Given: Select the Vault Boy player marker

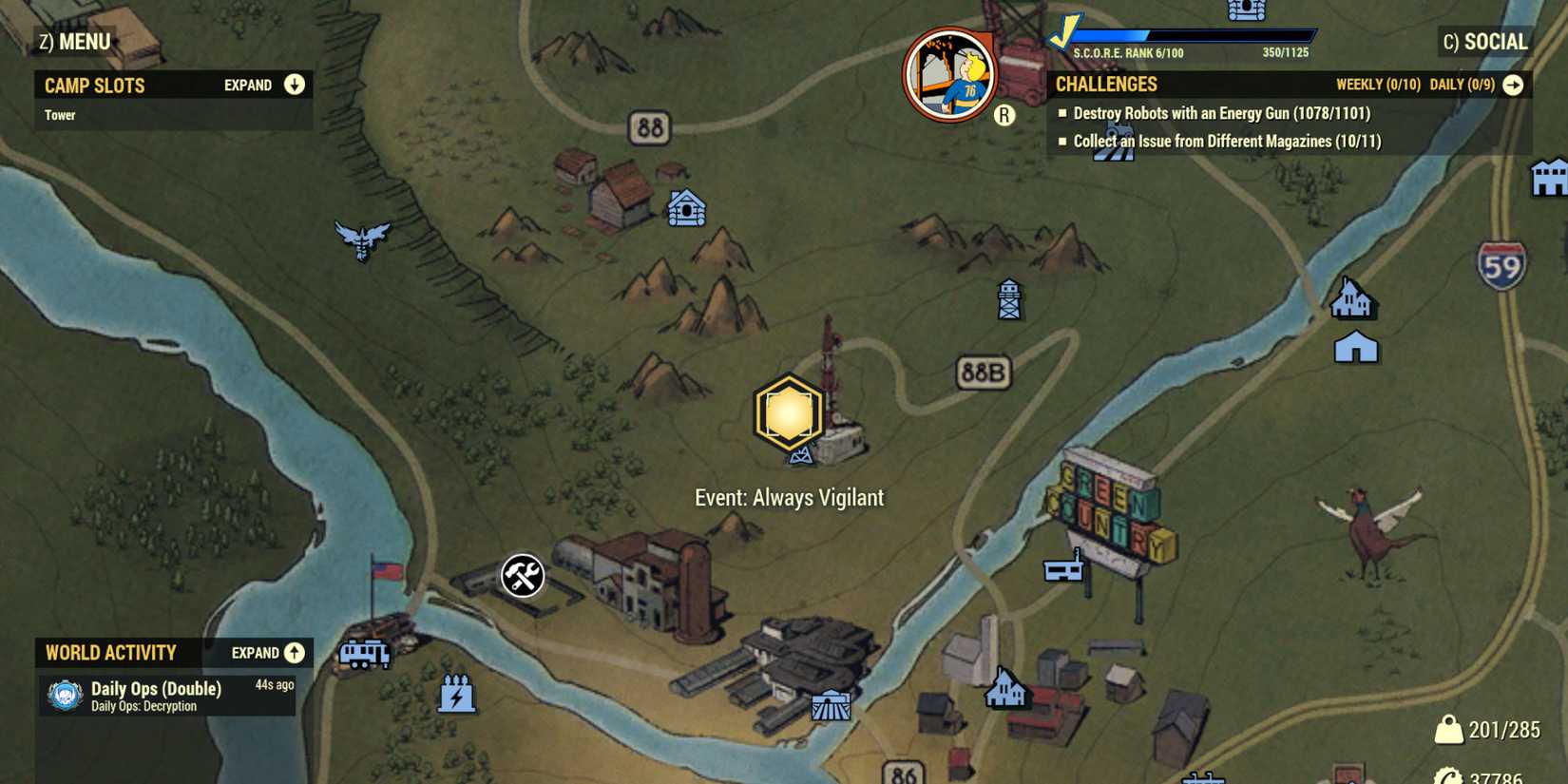Looking at the screenshot, I should pyautogui.click(x=952, y=71).
